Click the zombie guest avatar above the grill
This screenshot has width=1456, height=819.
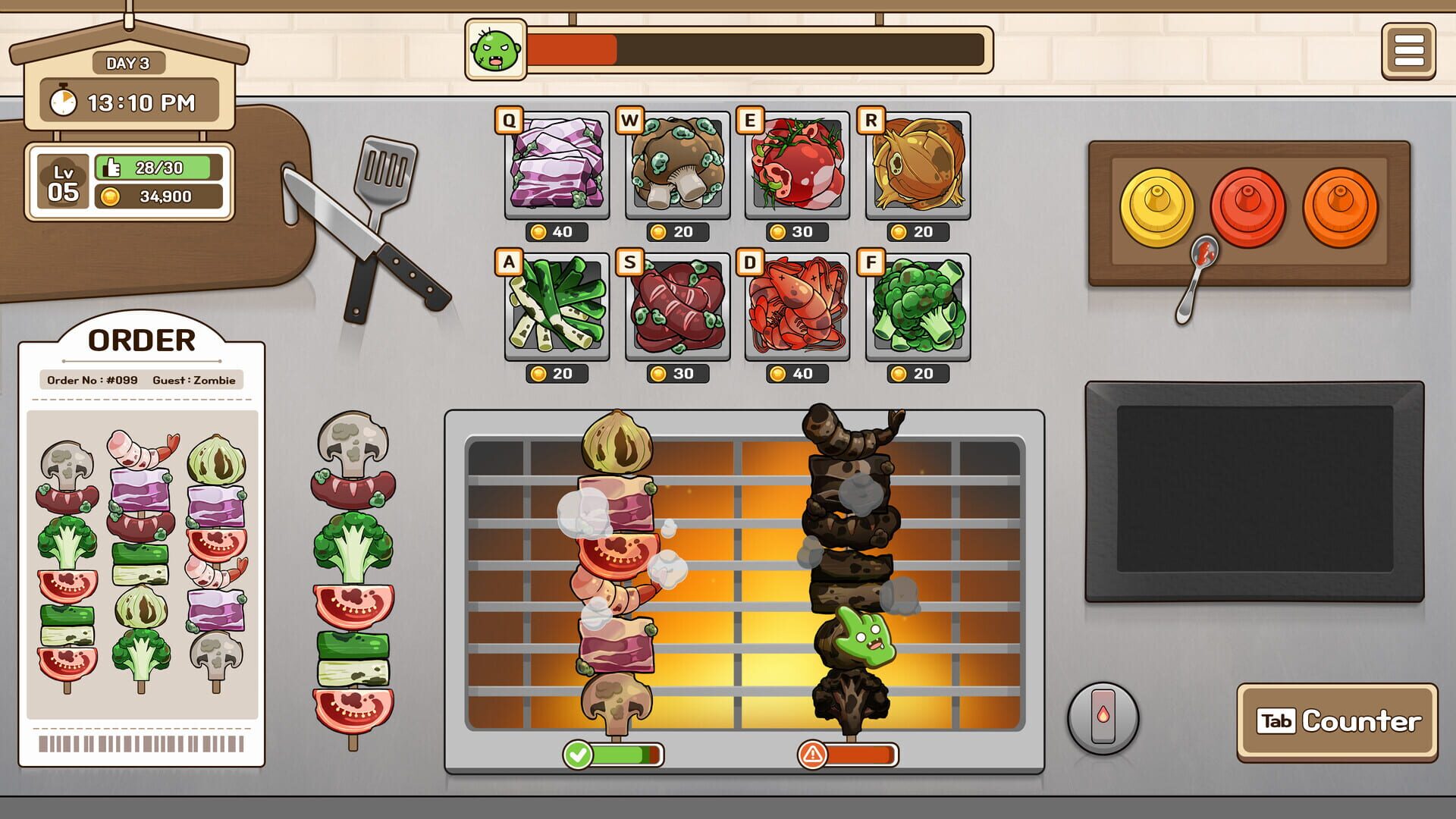coord(494,49)
